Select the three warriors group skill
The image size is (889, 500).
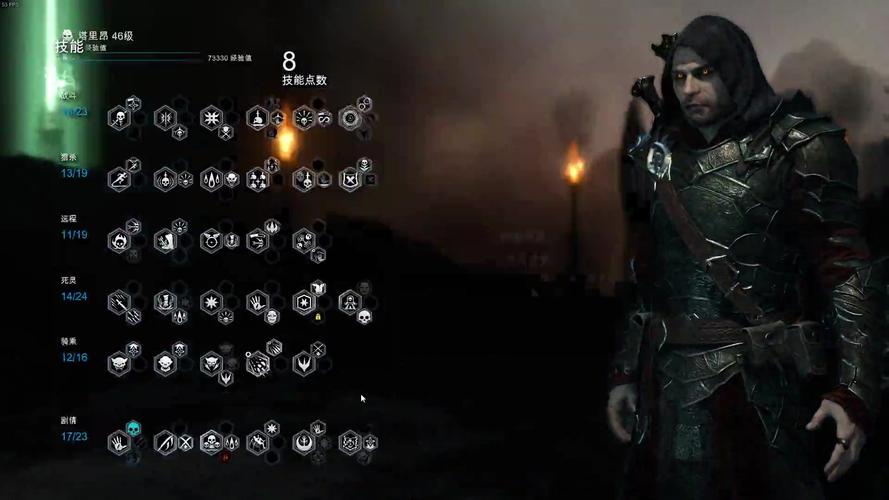point(257,180)
